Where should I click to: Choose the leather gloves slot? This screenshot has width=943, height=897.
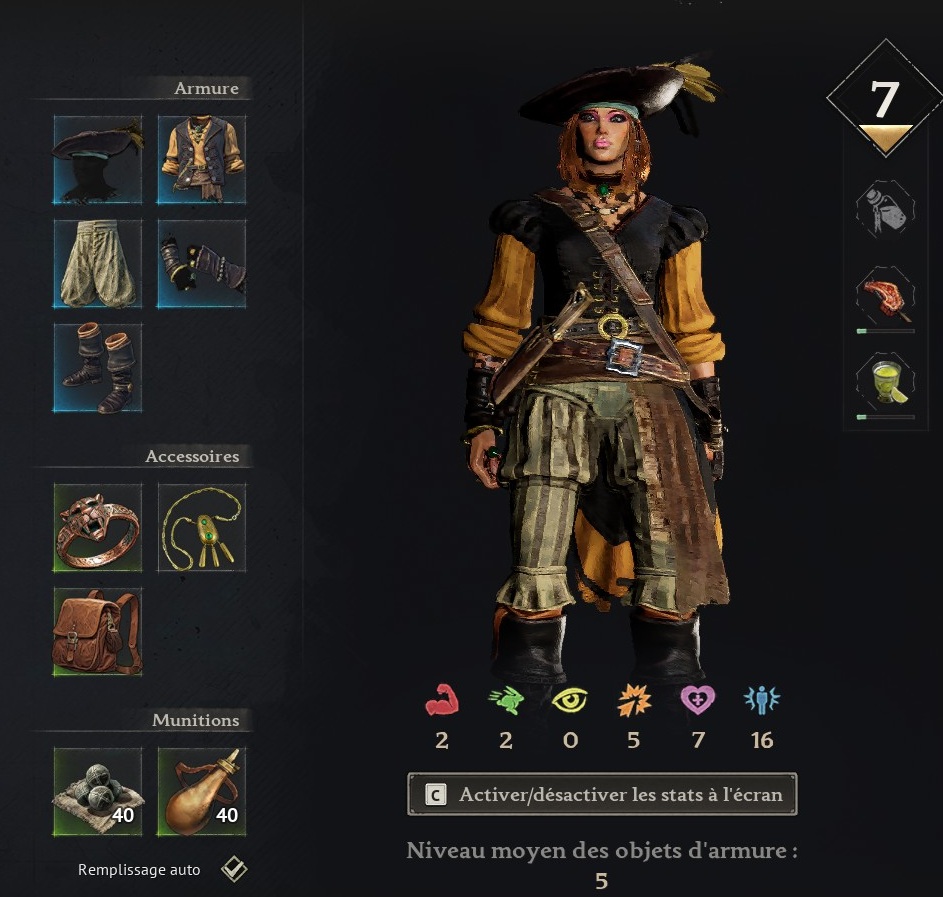(x=202, y=264)
